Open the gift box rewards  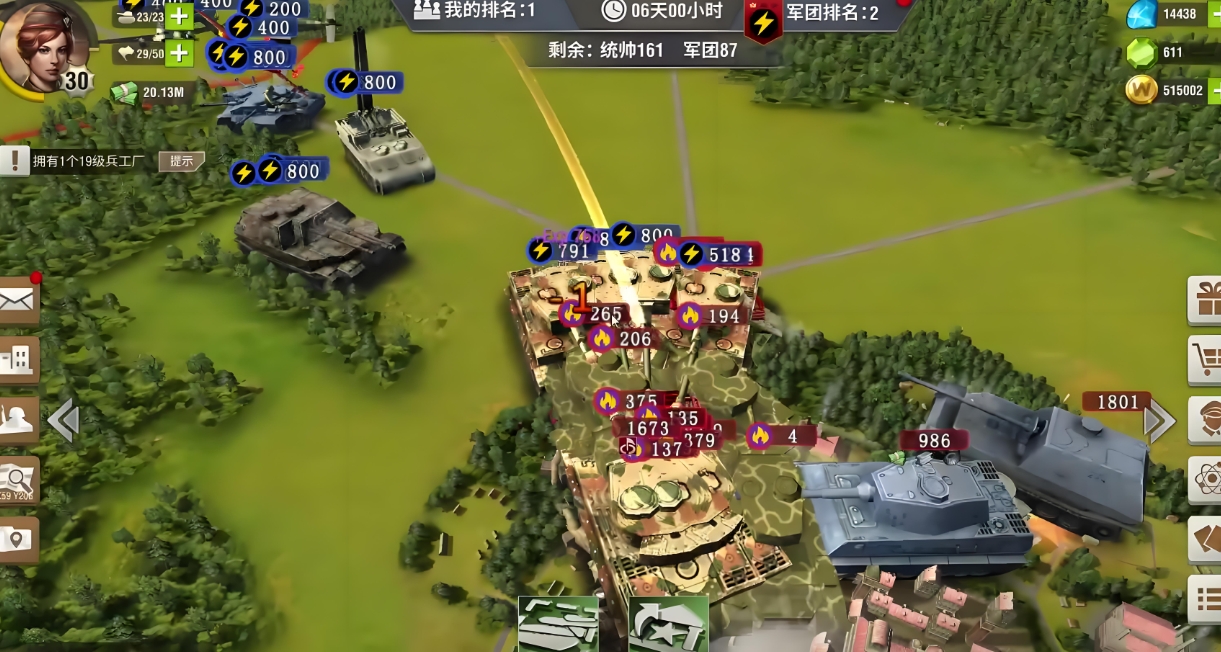[1205, 299]
